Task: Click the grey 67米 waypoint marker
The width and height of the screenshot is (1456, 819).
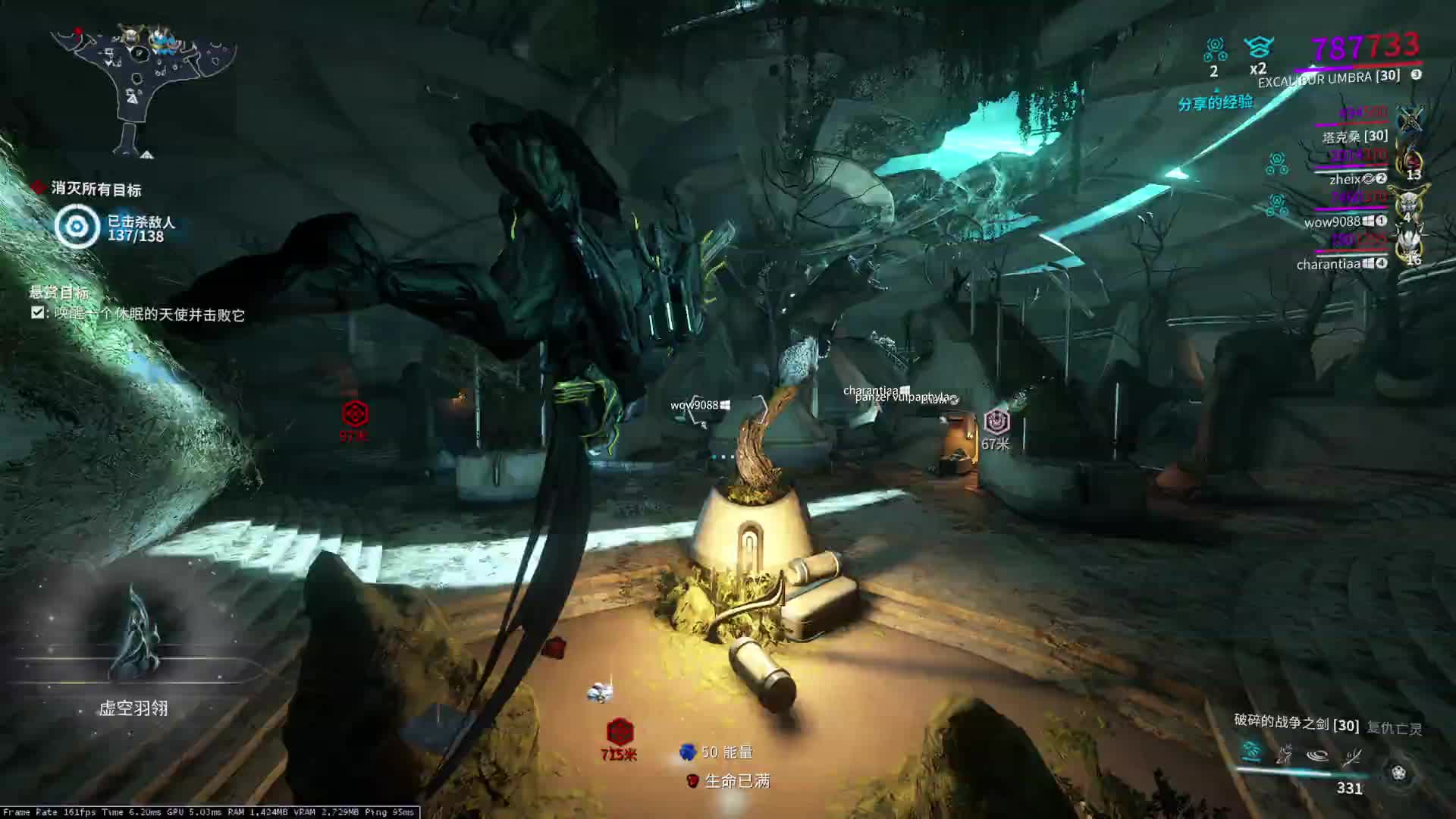Action: [x=996, y=422]
